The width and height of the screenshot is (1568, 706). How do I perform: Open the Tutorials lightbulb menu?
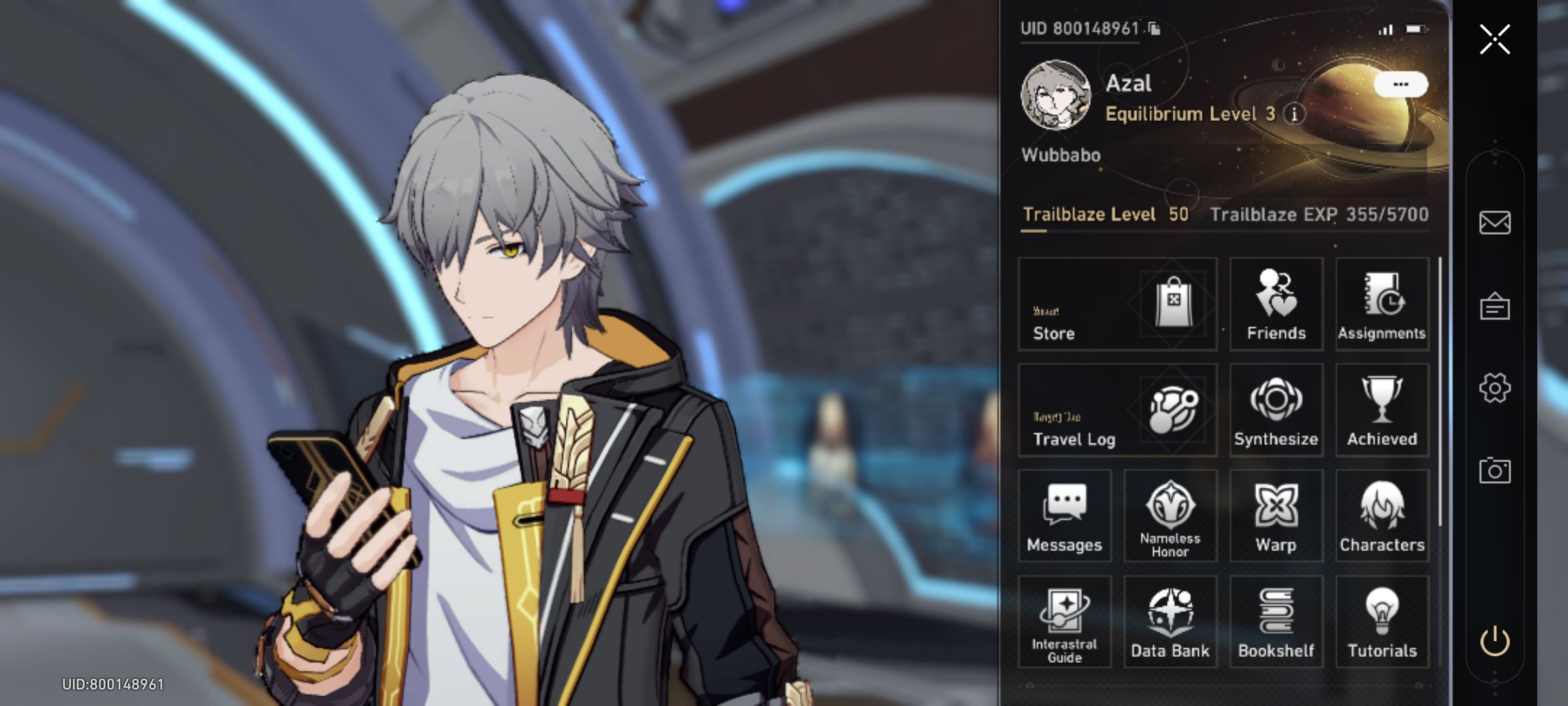coord(1382,621)
